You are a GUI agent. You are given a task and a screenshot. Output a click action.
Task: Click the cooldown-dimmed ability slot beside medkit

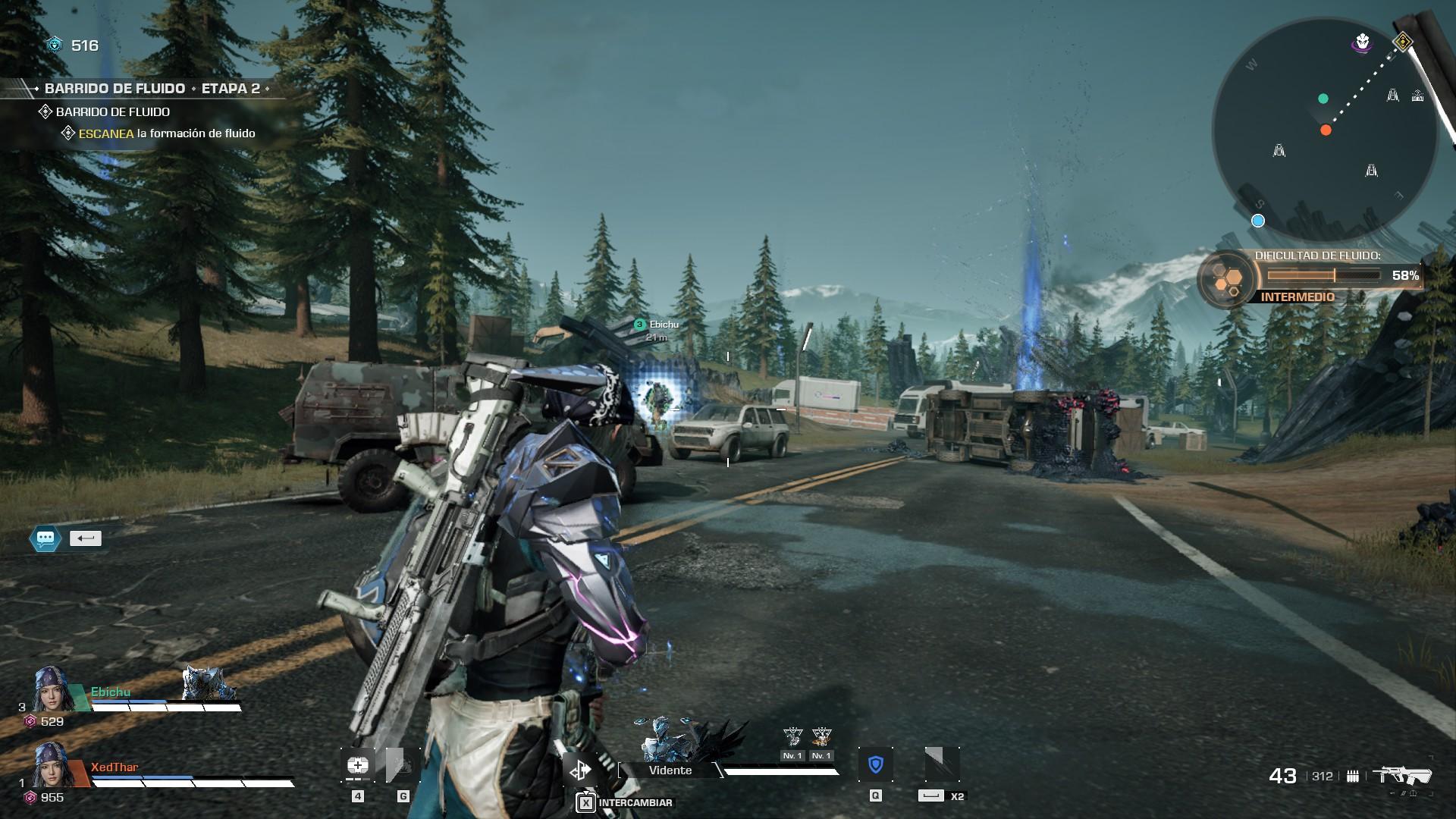click(x=403, y=765)
